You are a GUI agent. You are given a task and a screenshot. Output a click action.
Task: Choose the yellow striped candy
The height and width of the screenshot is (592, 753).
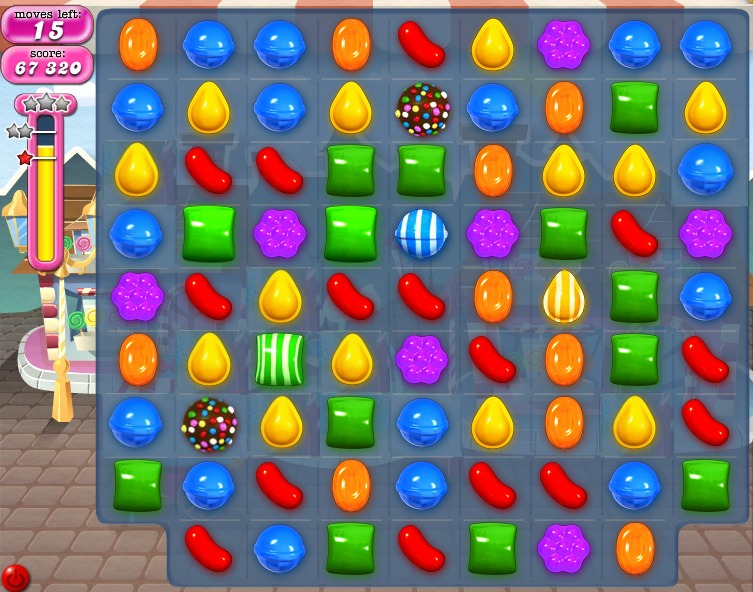pos(564,296)
